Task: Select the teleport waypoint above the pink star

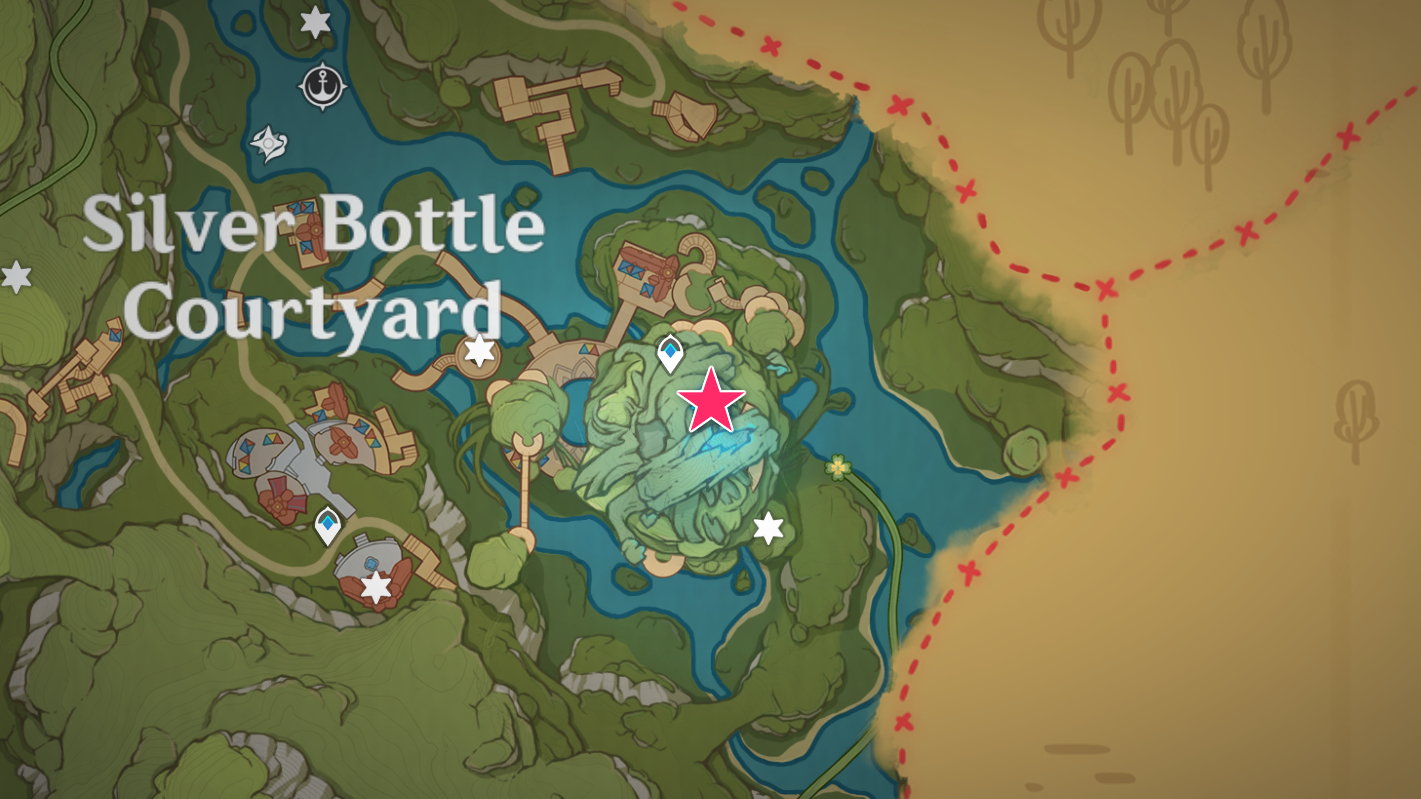Action: 670,351
